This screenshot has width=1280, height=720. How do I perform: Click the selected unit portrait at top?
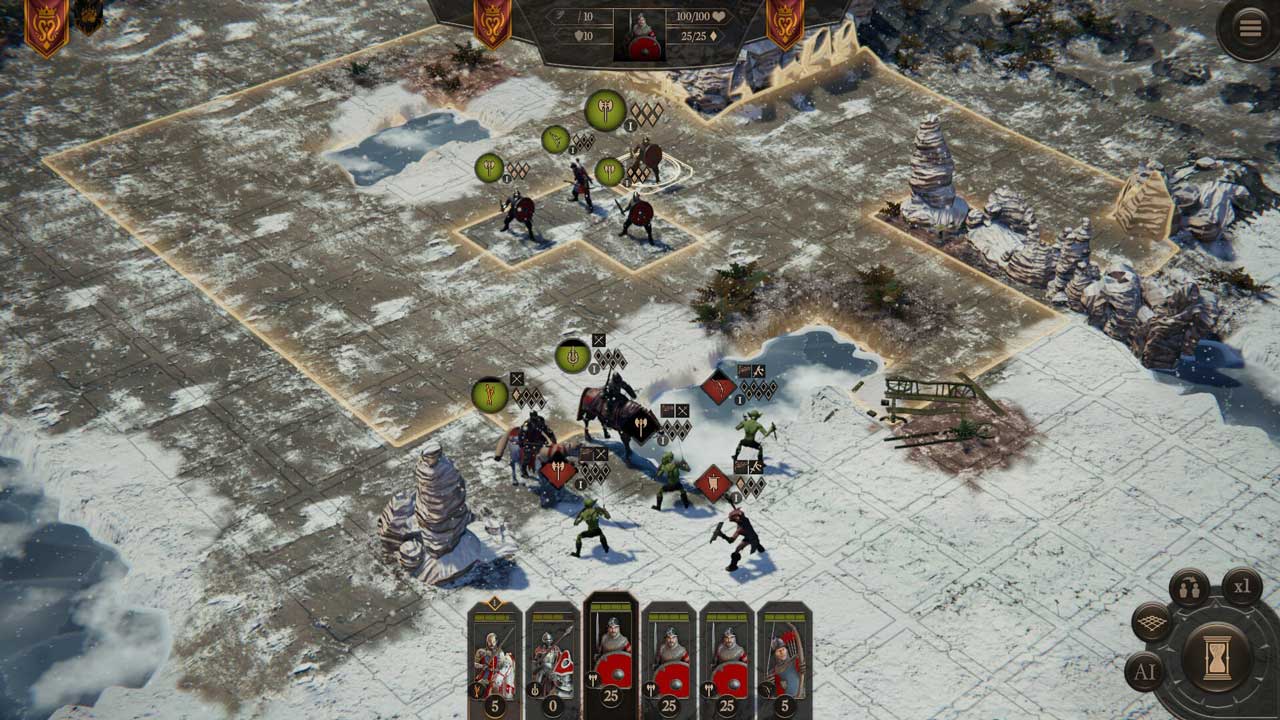(642, 36)
